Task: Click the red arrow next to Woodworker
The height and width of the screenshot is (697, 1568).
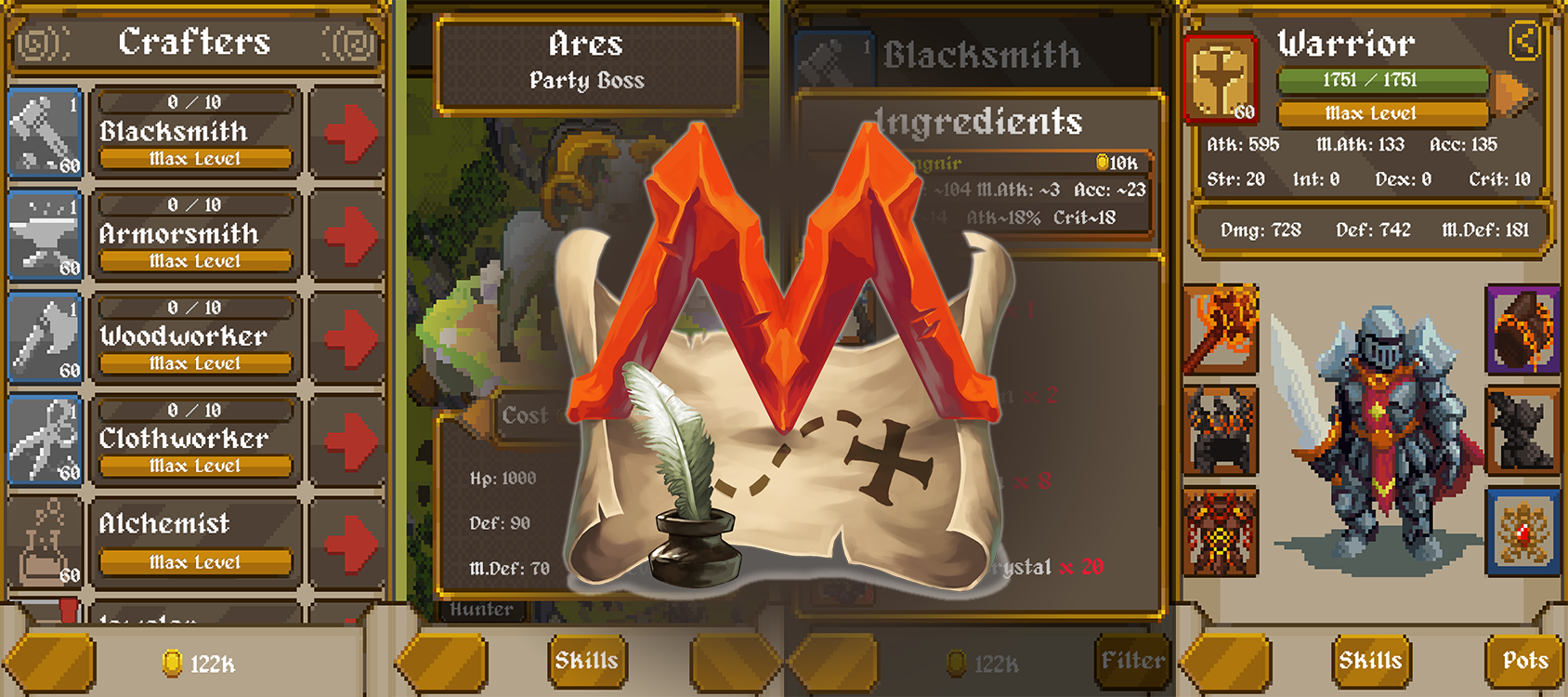Action: [x=350, y=337]
